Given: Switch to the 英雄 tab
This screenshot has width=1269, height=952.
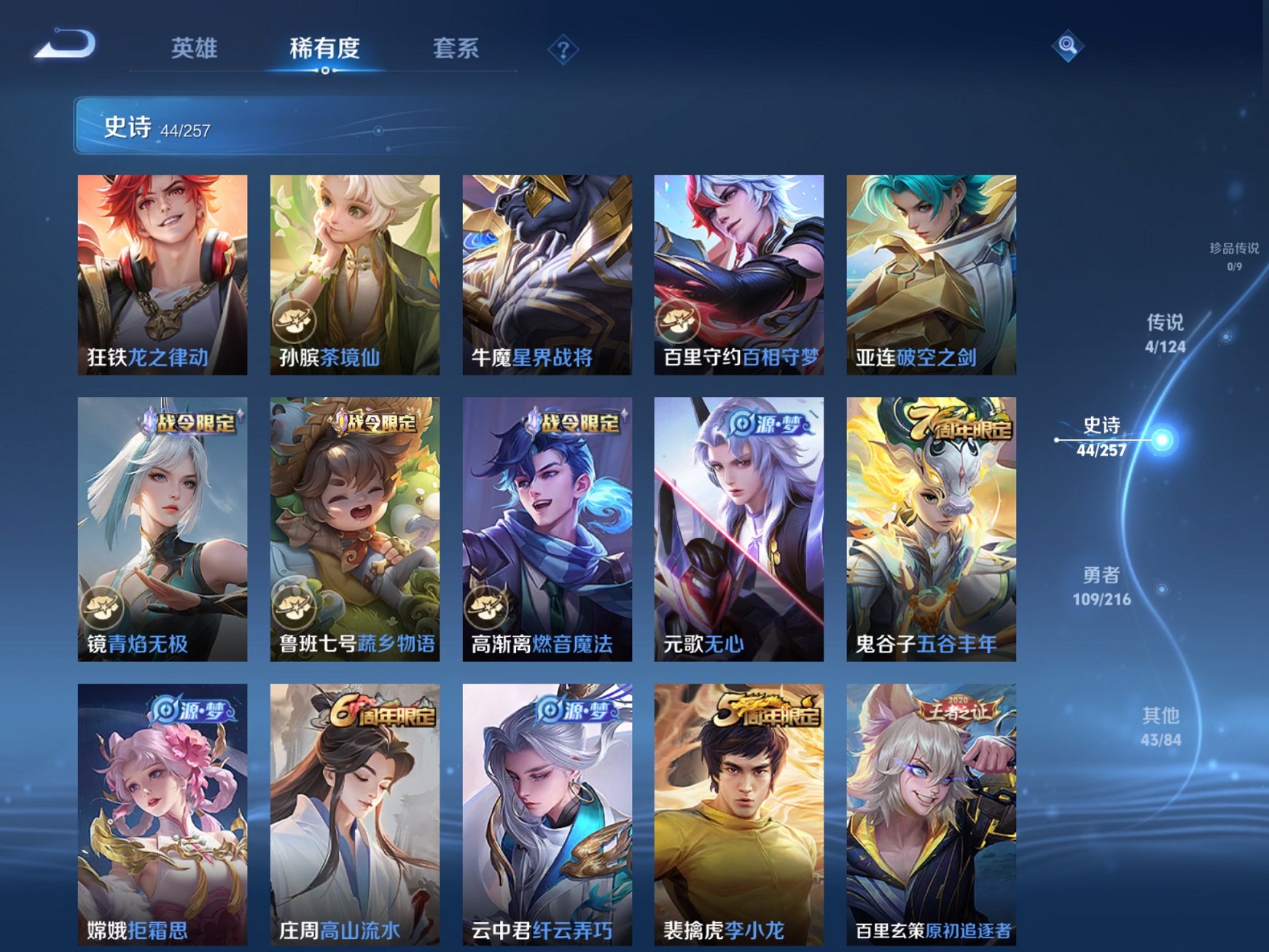Looking at the screenshot, I should pyautogui.click(x=193, y=47).
